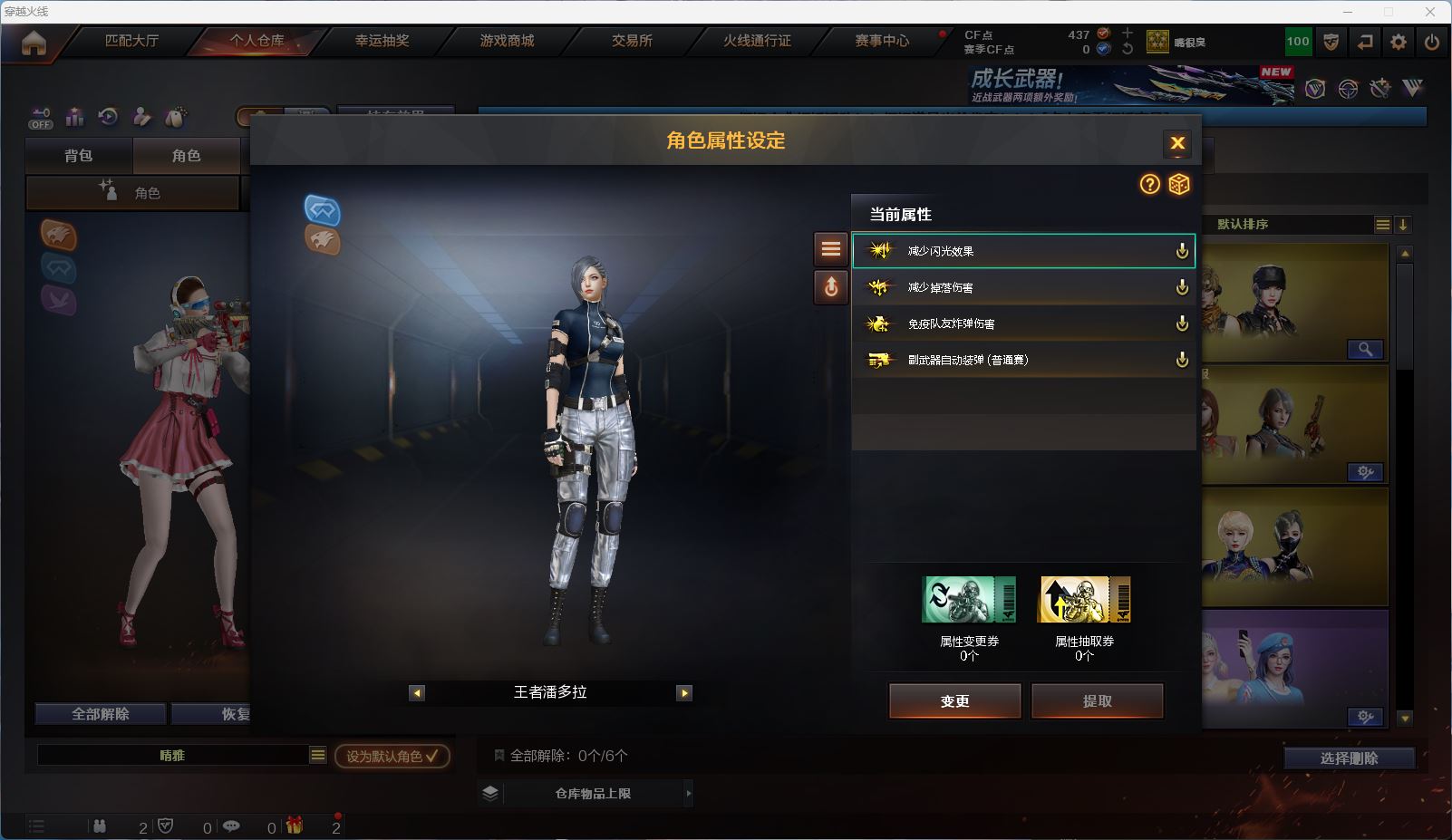Show the previous character with left arrow
This screenshot has height=840, width=1452.
[417, 693]
